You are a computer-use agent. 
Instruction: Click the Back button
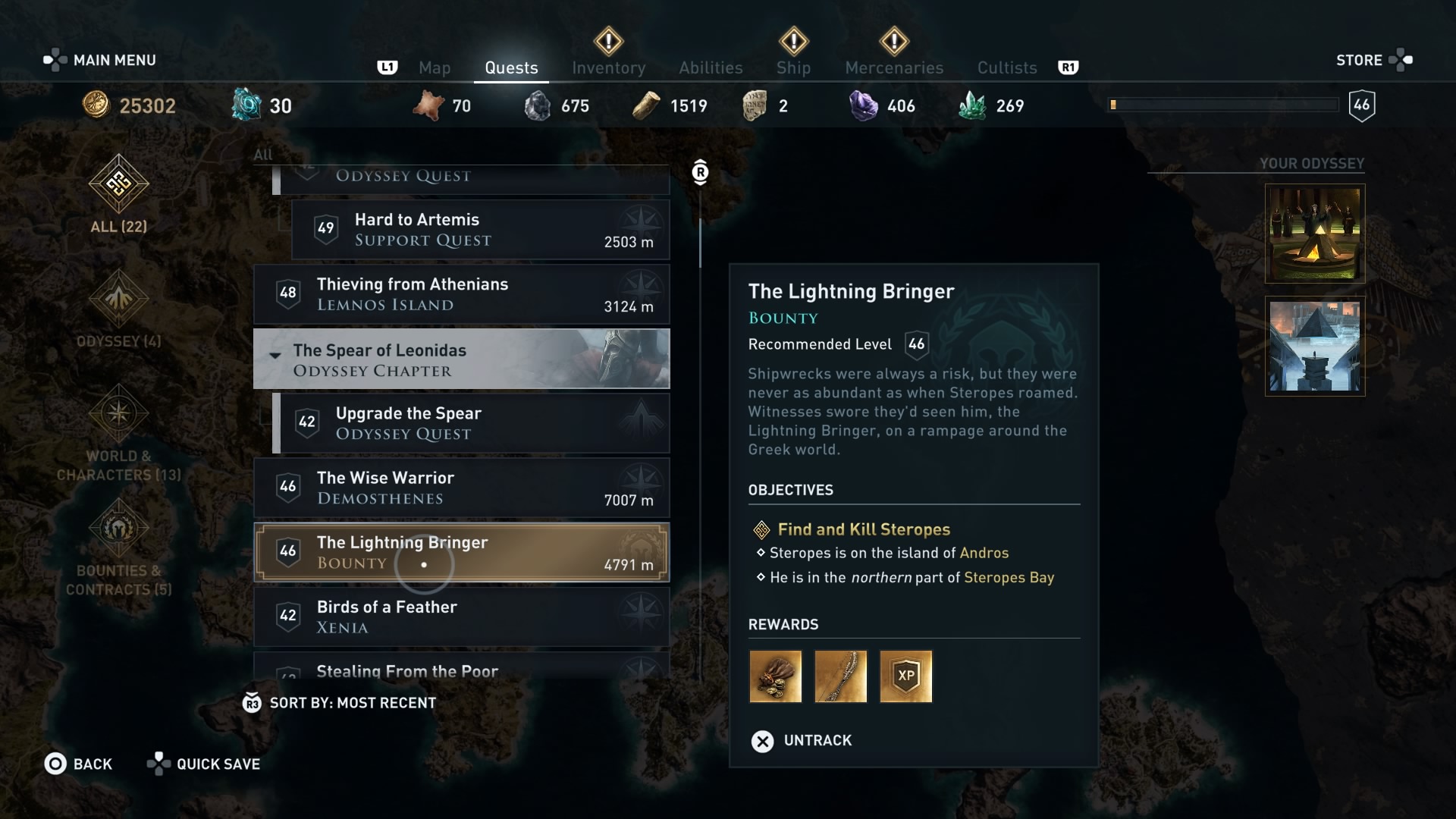79,764
